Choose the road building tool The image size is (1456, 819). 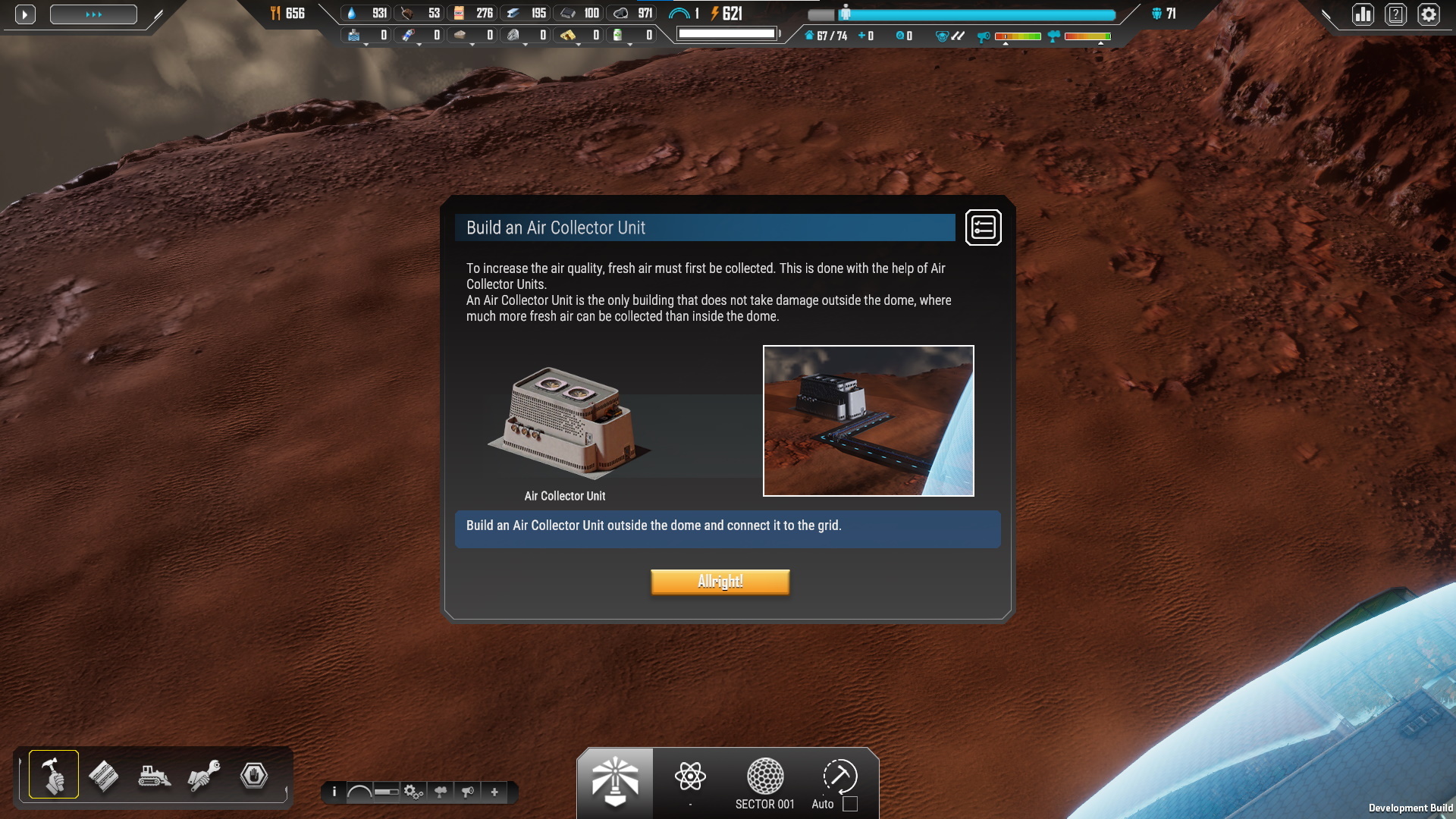point(104,776)
